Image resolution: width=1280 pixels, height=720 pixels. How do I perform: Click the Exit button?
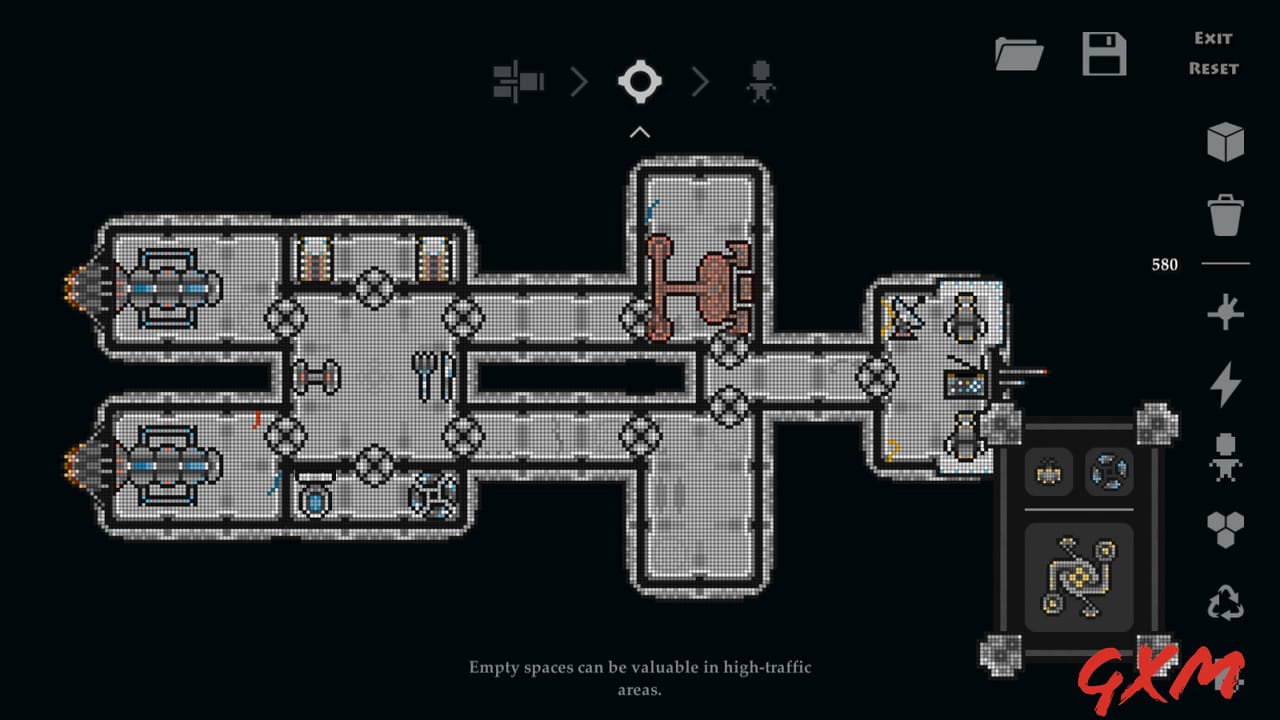[x=1212, y=38]
